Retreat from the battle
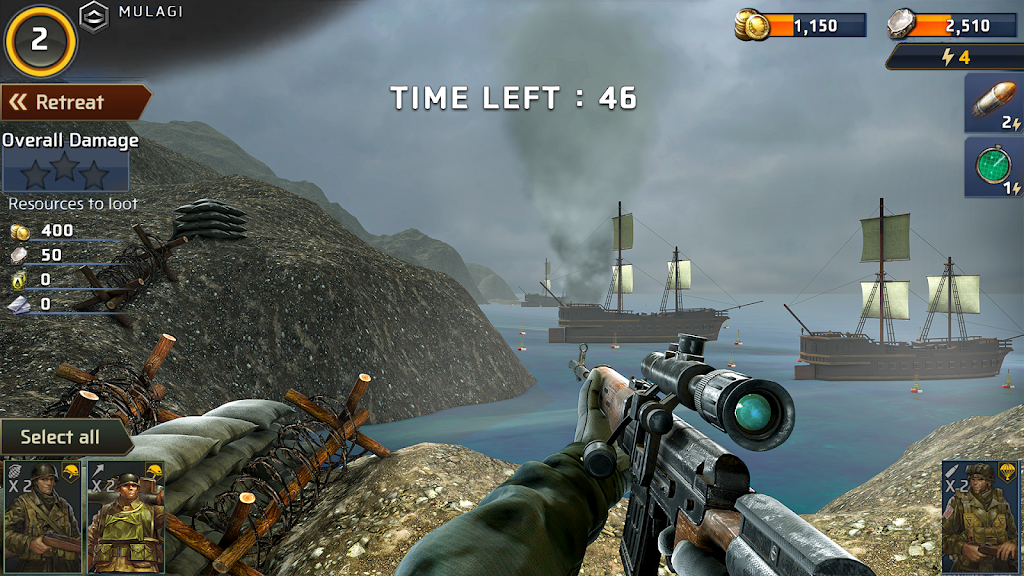Viewport: 1024px width, 576px height. pos(74,102)
